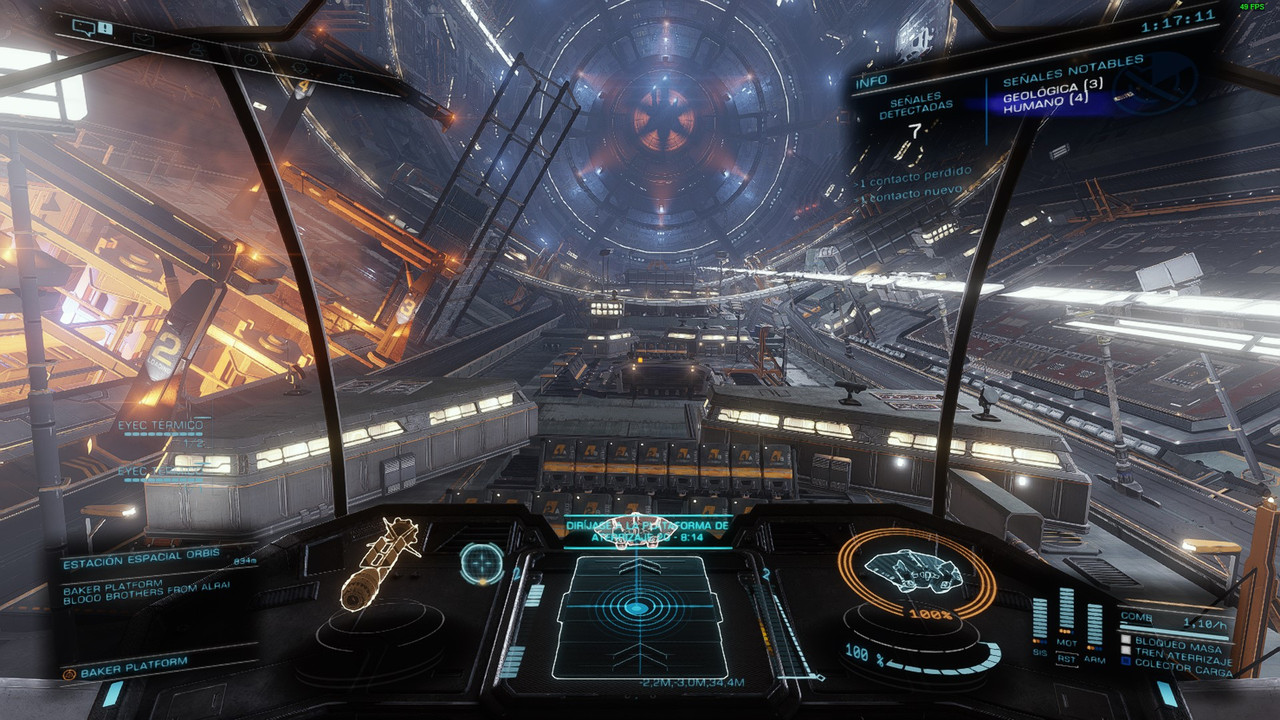Click the compass navigation orb
The image size is (1280, 720).
[482, 563]
